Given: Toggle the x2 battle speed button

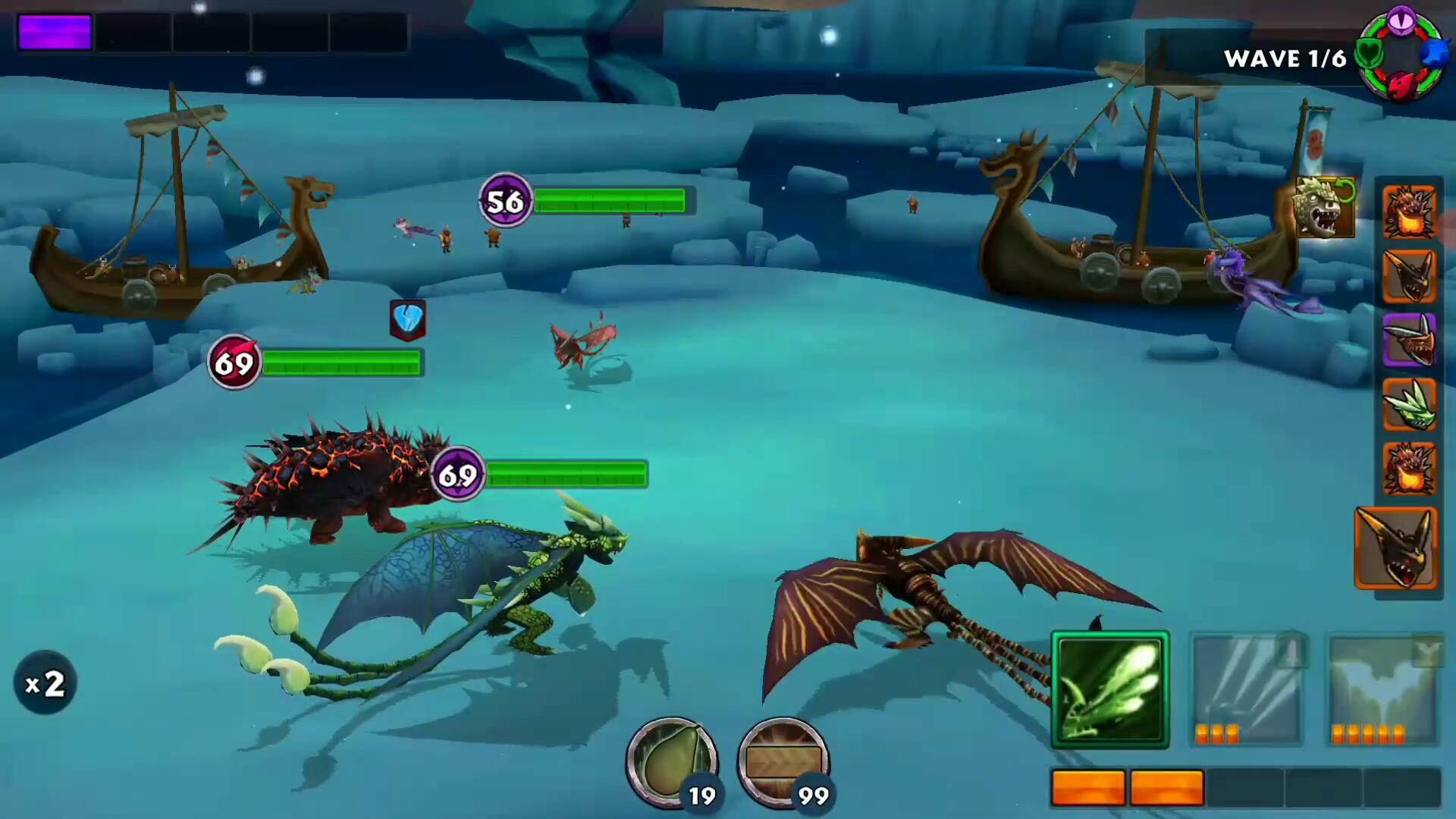Looking at the screenshot, I should [45, 683].
